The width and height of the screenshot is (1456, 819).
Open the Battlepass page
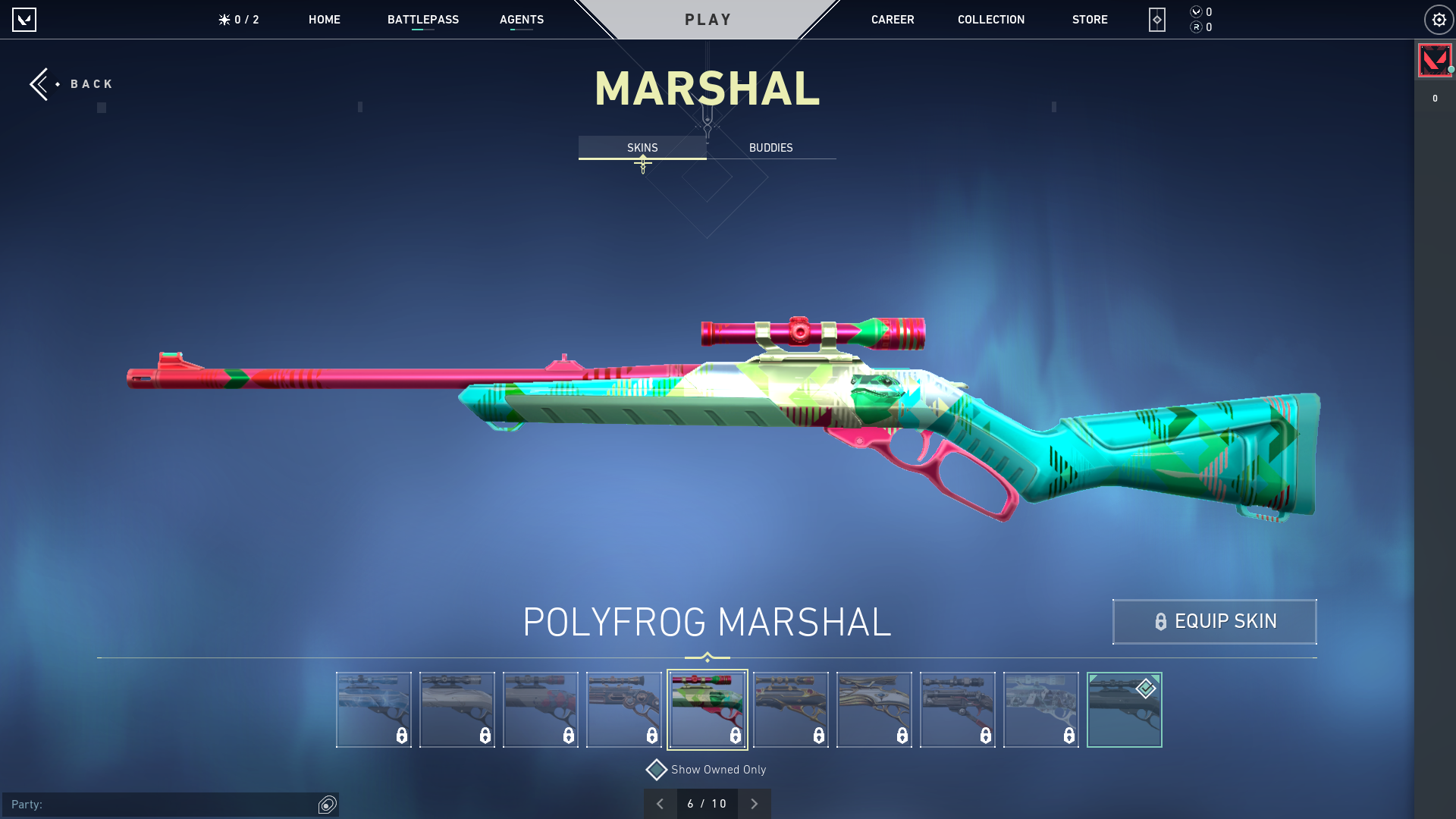[x=422, y=20]
